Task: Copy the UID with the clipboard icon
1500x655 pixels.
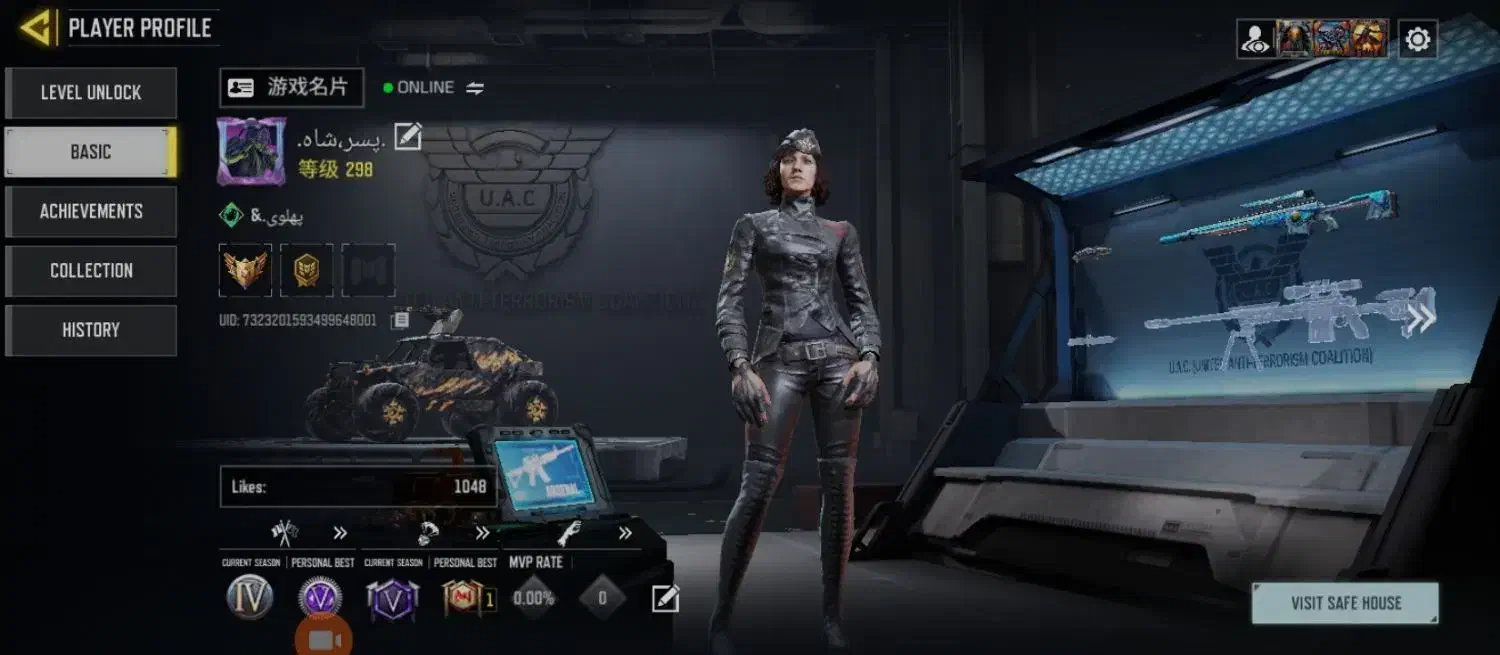Action: [x=400, y=320]
